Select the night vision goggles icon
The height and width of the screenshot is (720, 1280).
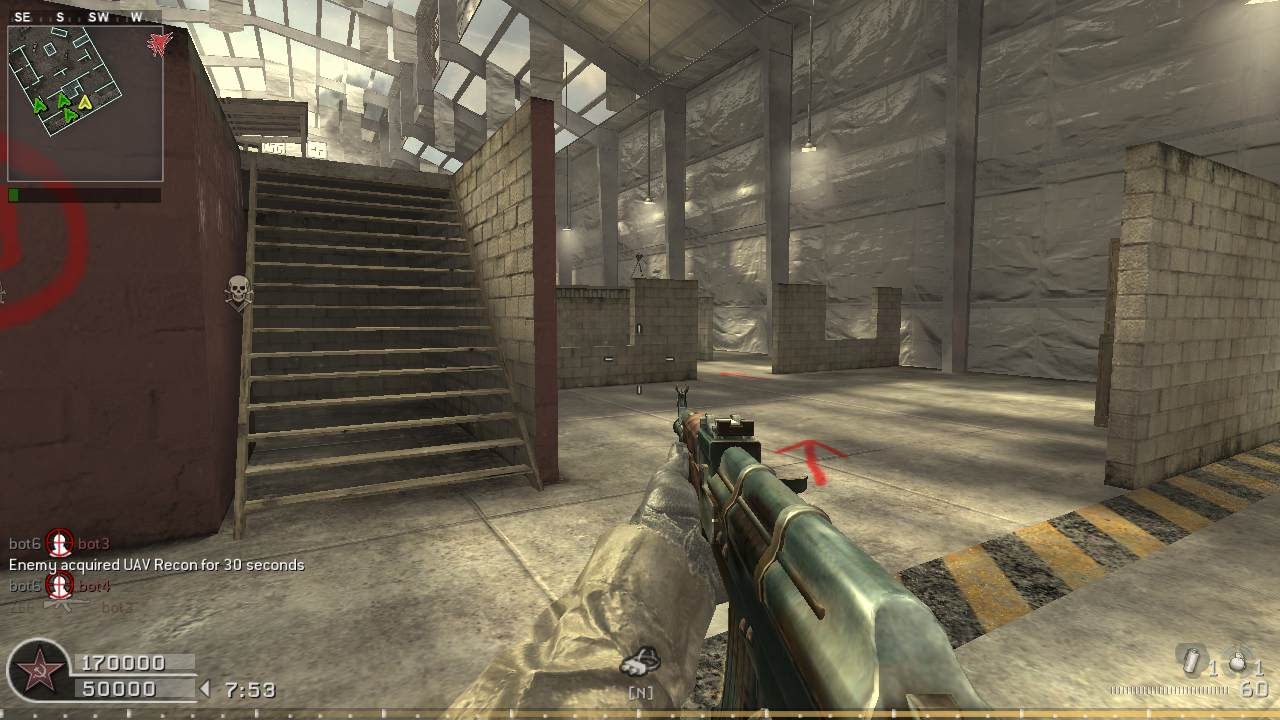pos(640,662)
